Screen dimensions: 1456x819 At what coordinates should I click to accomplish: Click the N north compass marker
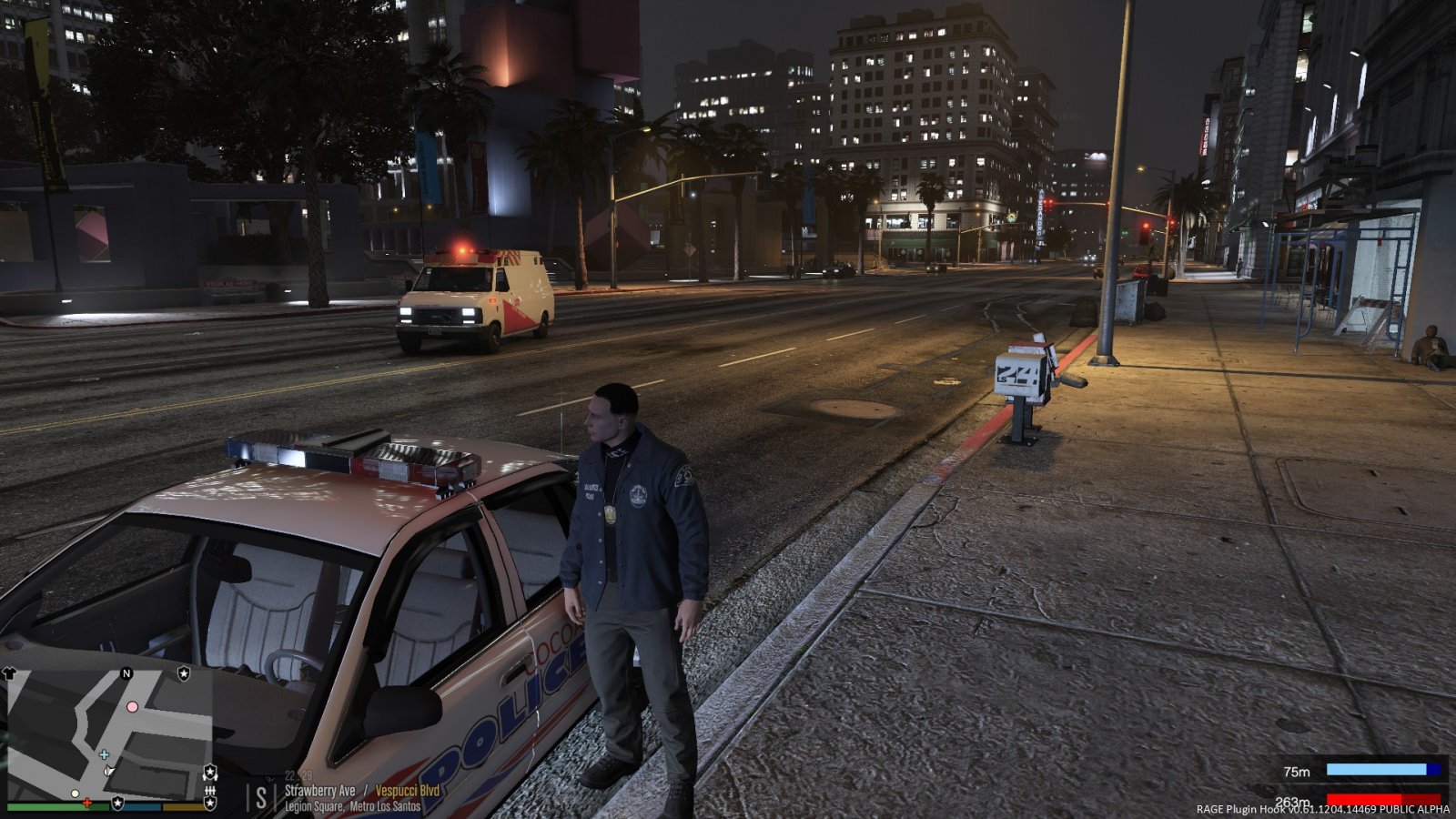[x=126, y=673]
